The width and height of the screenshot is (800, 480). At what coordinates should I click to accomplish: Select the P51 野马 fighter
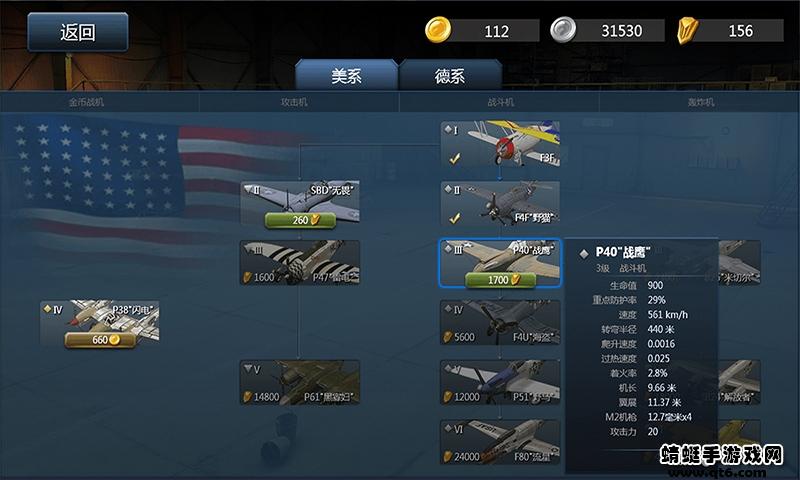tap(500, 382)
